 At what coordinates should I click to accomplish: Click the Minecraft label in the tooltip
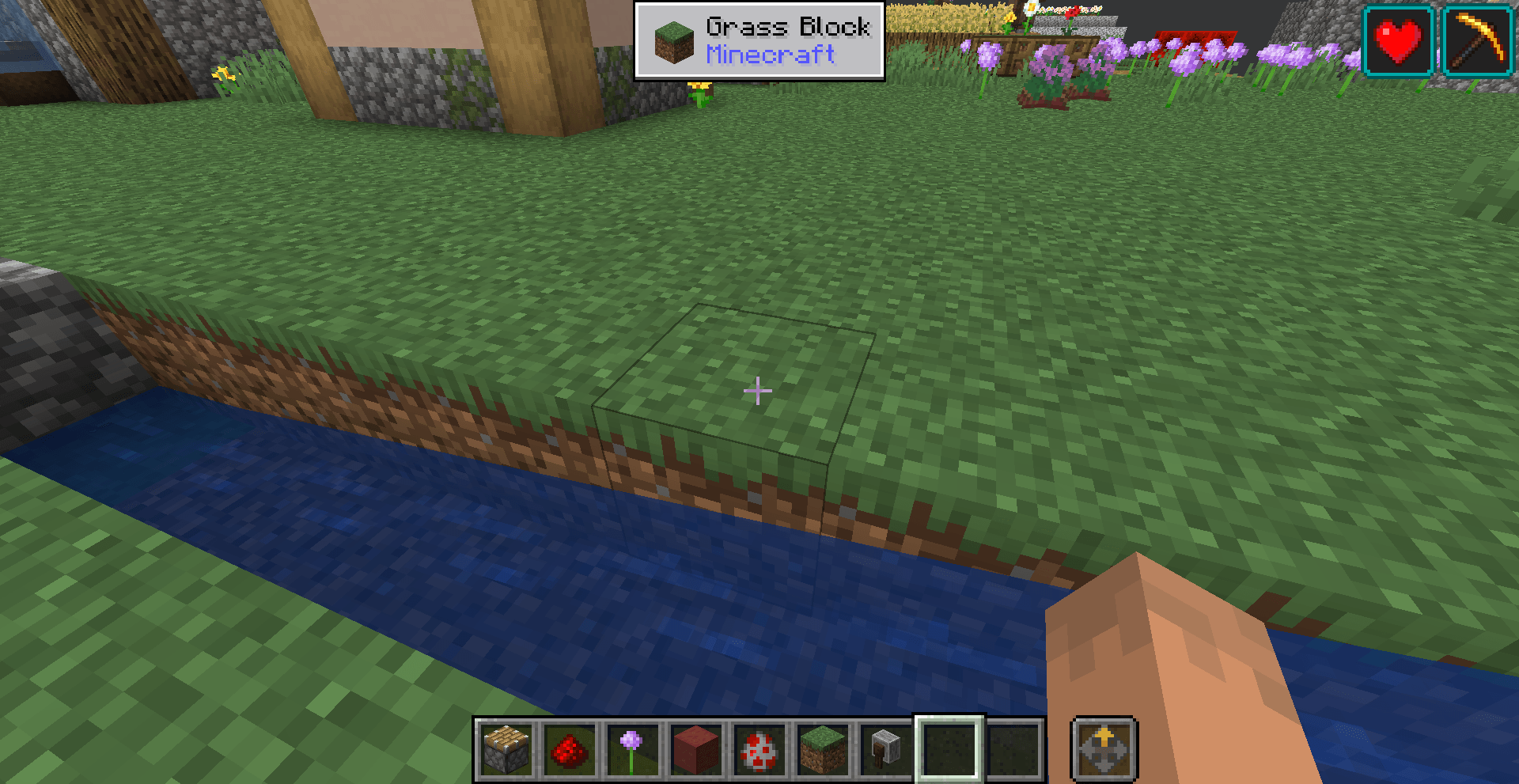tap(770, 55)
